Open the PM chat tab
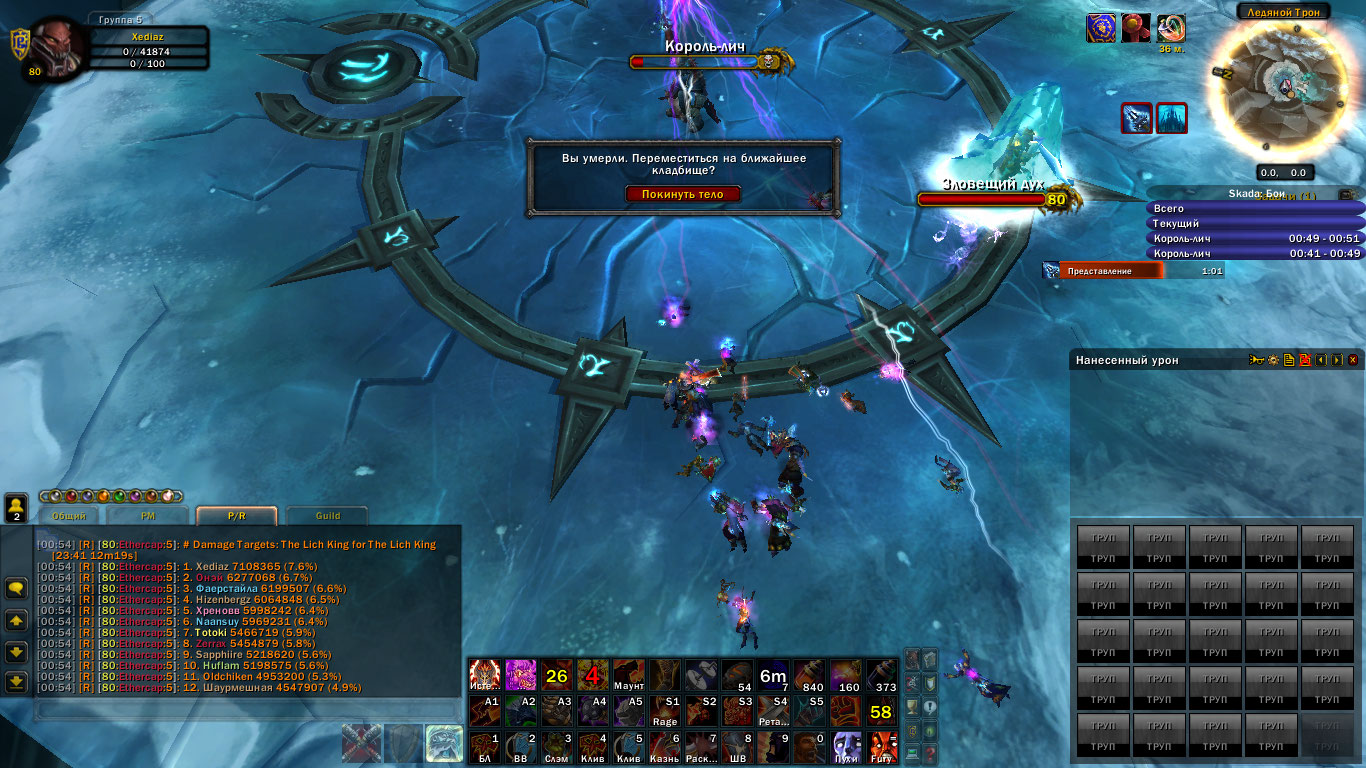Image resolution: width=1366 pixels, height=768 pixels. 147,516
